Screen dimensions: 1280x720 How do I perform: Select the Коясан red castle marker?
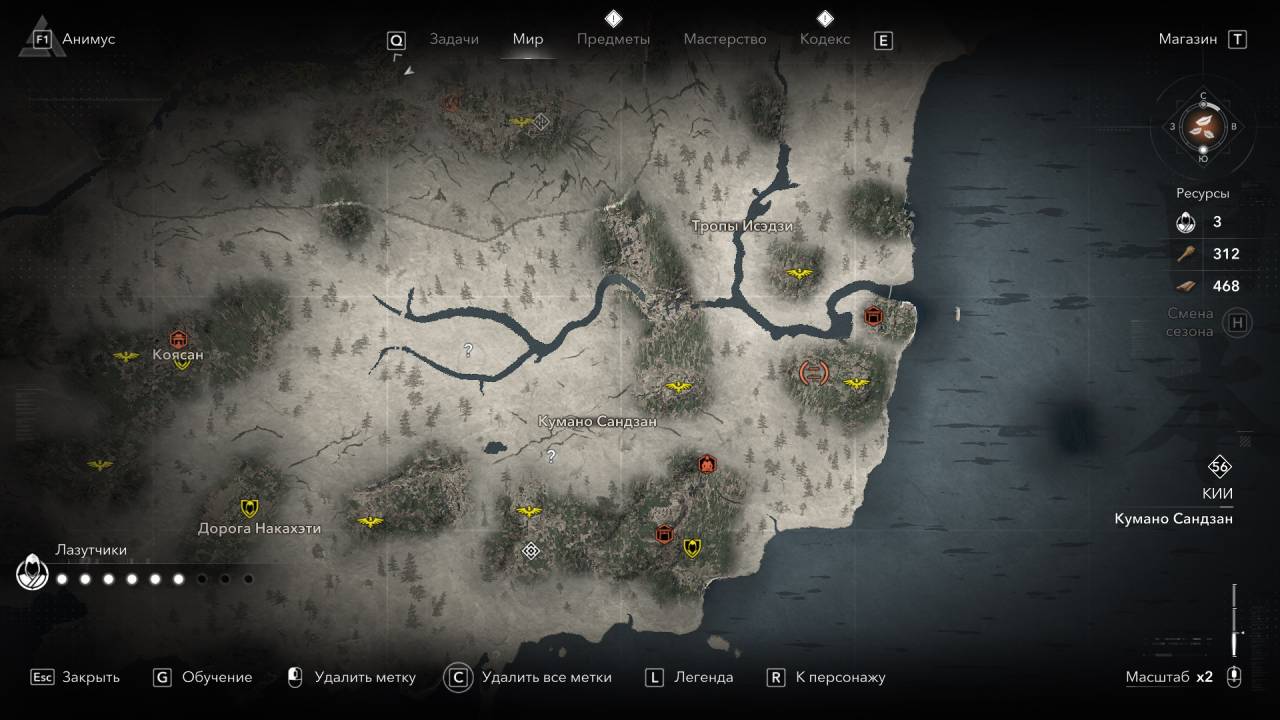(179, 338)
